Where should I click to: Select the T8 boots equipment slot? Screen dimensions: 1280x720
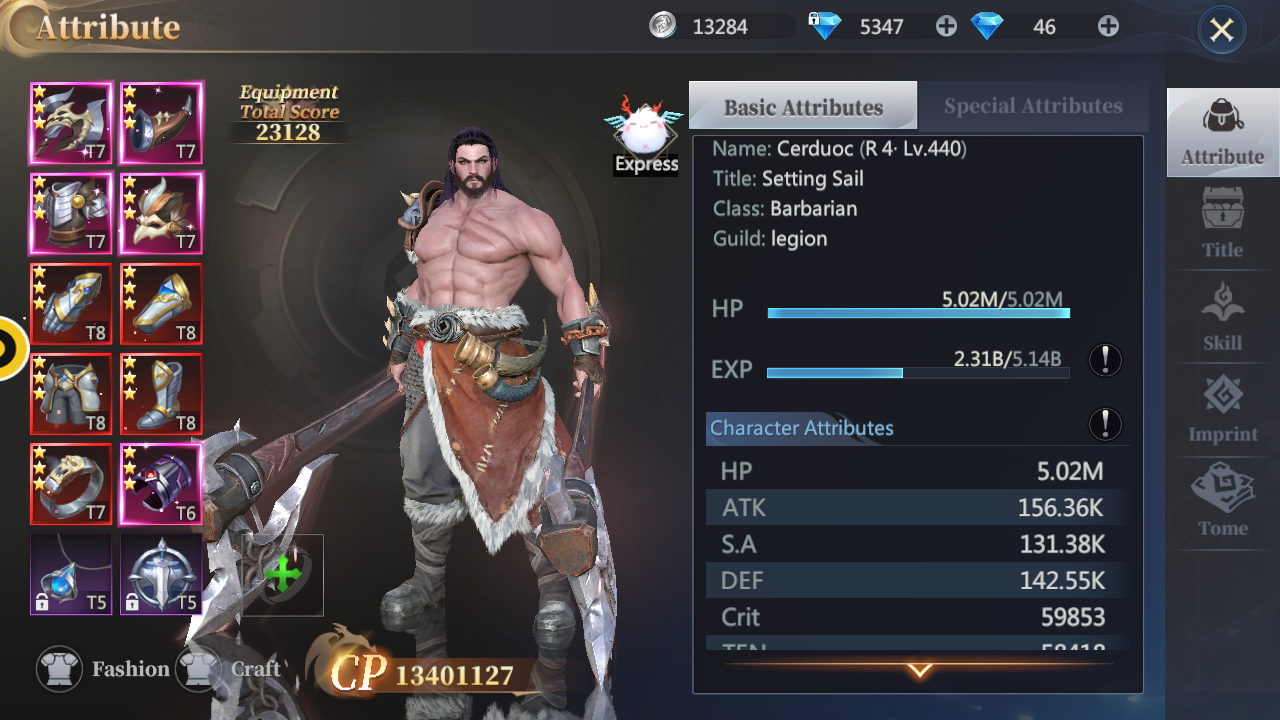point(161,393)
